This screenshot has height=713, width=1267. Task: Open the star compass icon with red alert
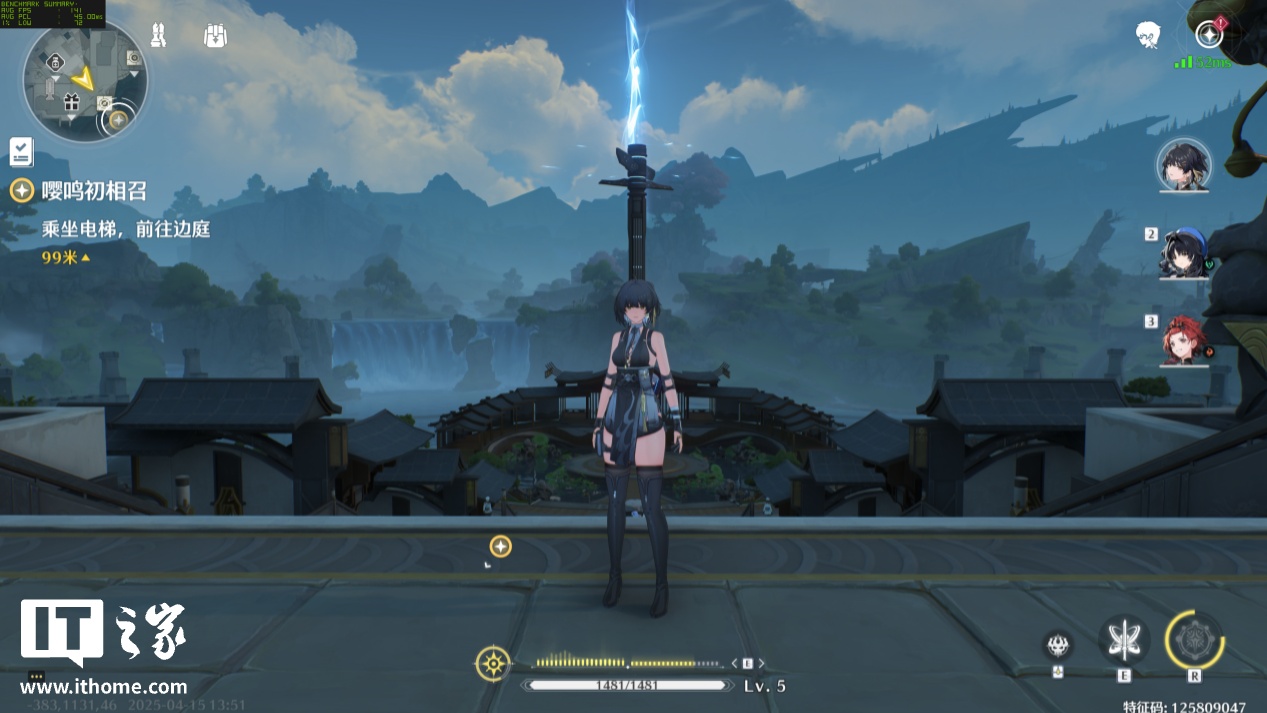click(1209, 34)
